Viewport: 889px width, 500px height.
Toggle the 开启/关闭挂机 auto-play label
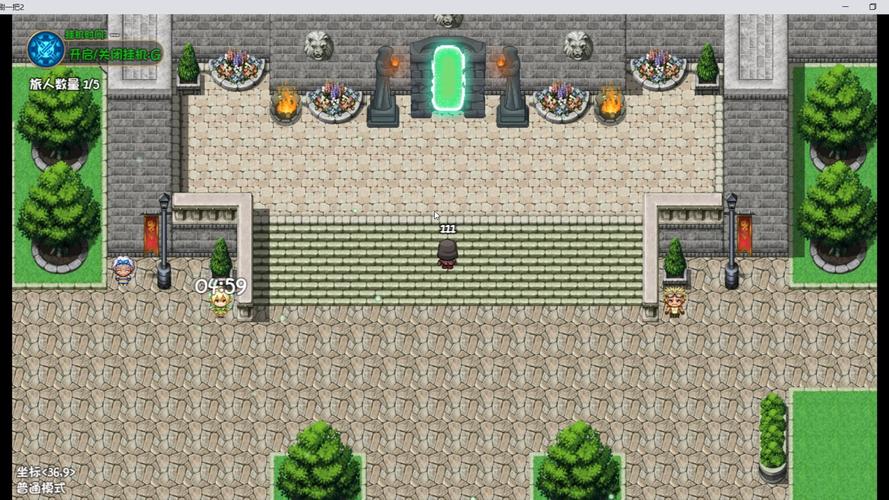(x=113, y=54)
